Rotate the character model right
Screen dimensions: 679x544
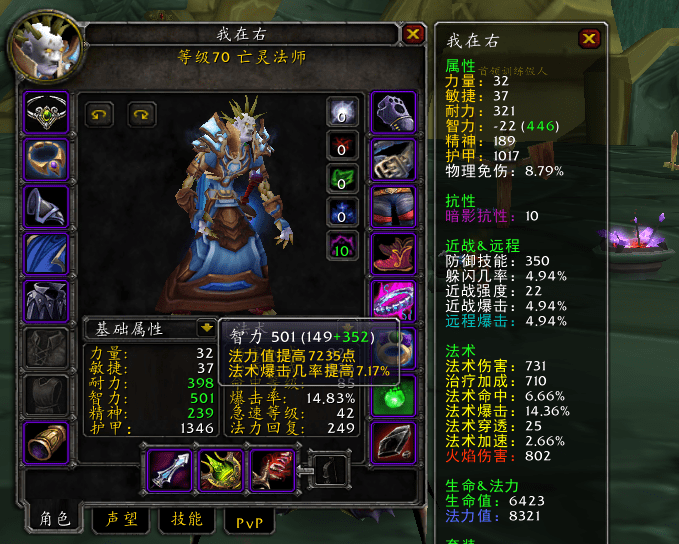pyautogui.click(x=141, y=114)
